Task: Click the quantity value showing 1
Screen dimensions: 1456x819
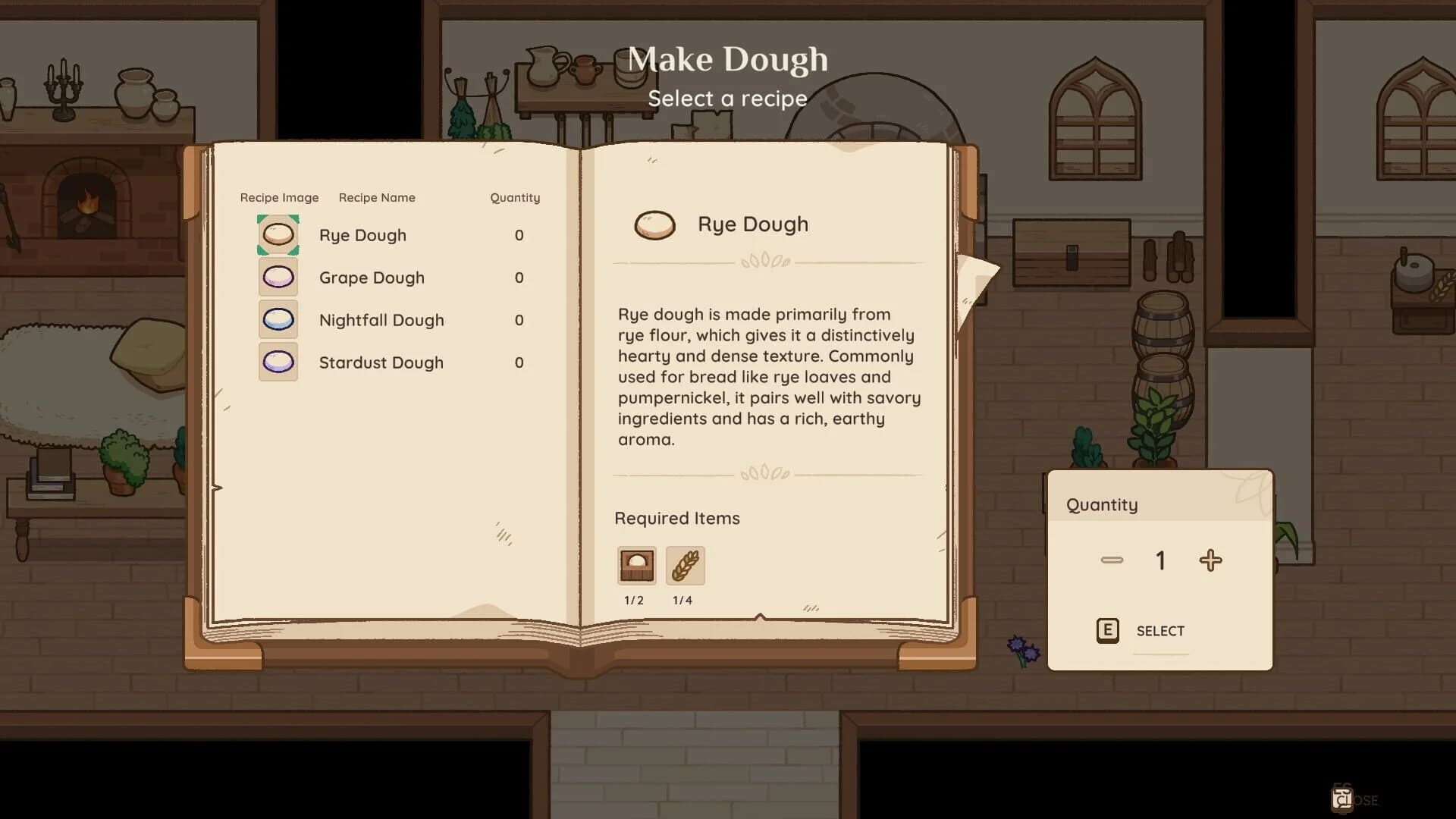Action: coord(1159,560)
